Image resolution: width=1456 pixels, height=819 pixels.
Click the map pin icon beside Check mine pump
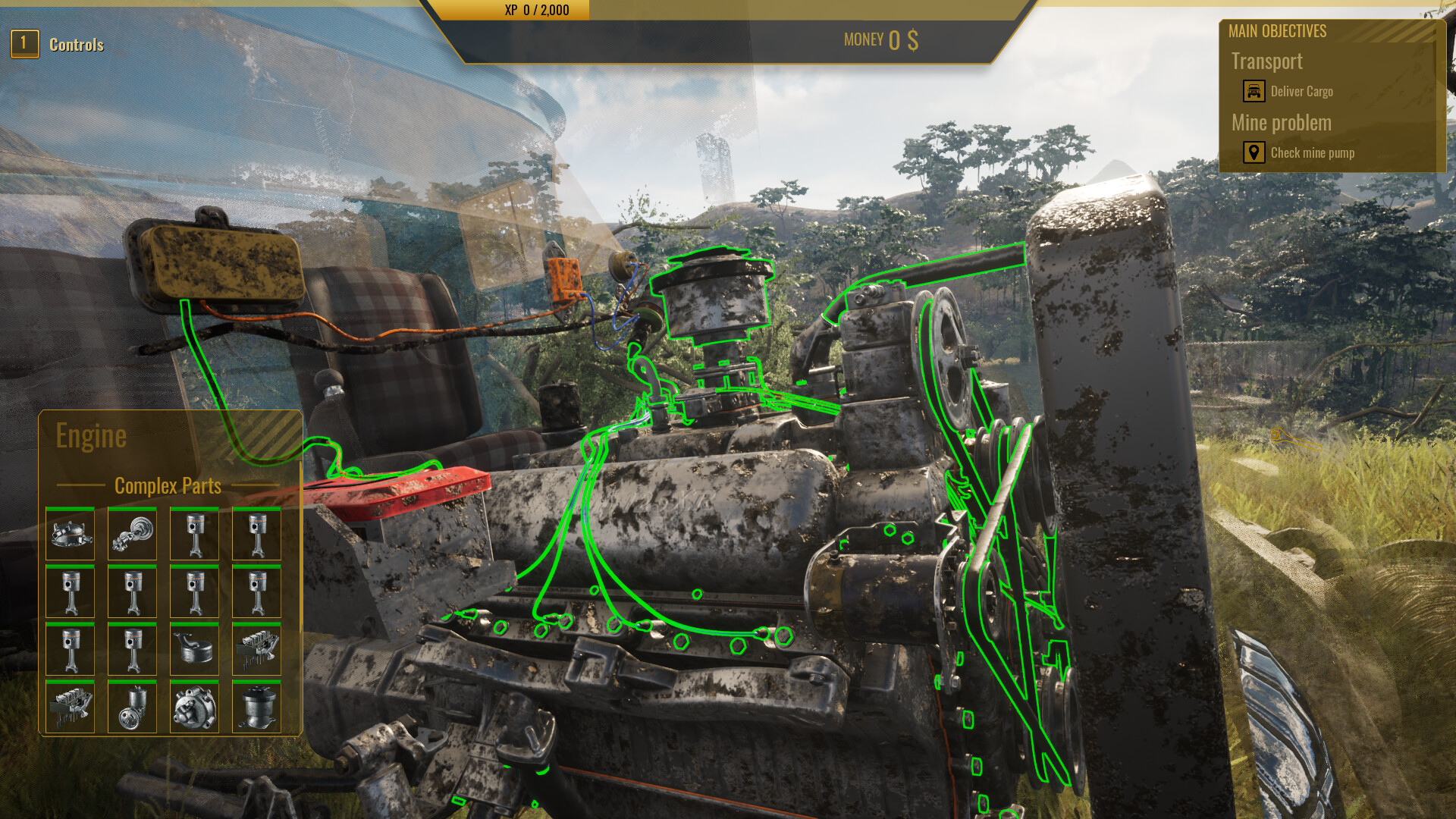(x=1254, y=152)
